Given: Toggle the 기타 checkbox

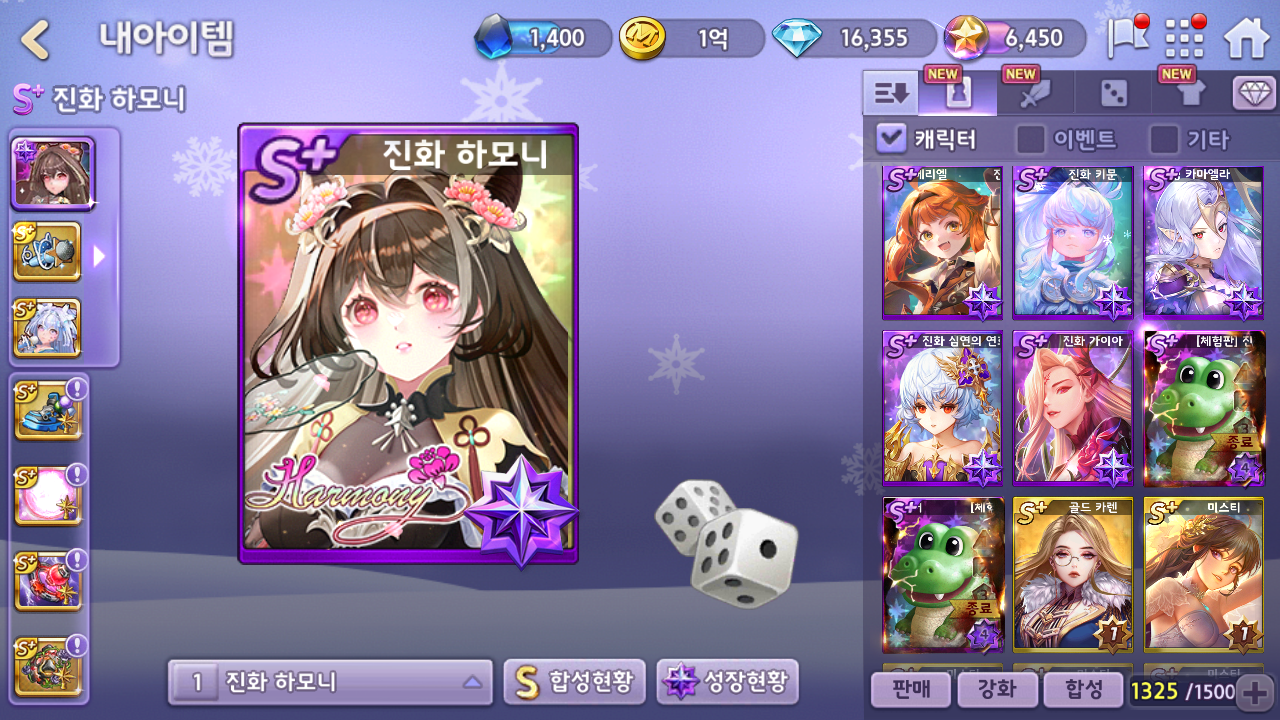Looking at the screenshot, I should (x=1164, y=139).
